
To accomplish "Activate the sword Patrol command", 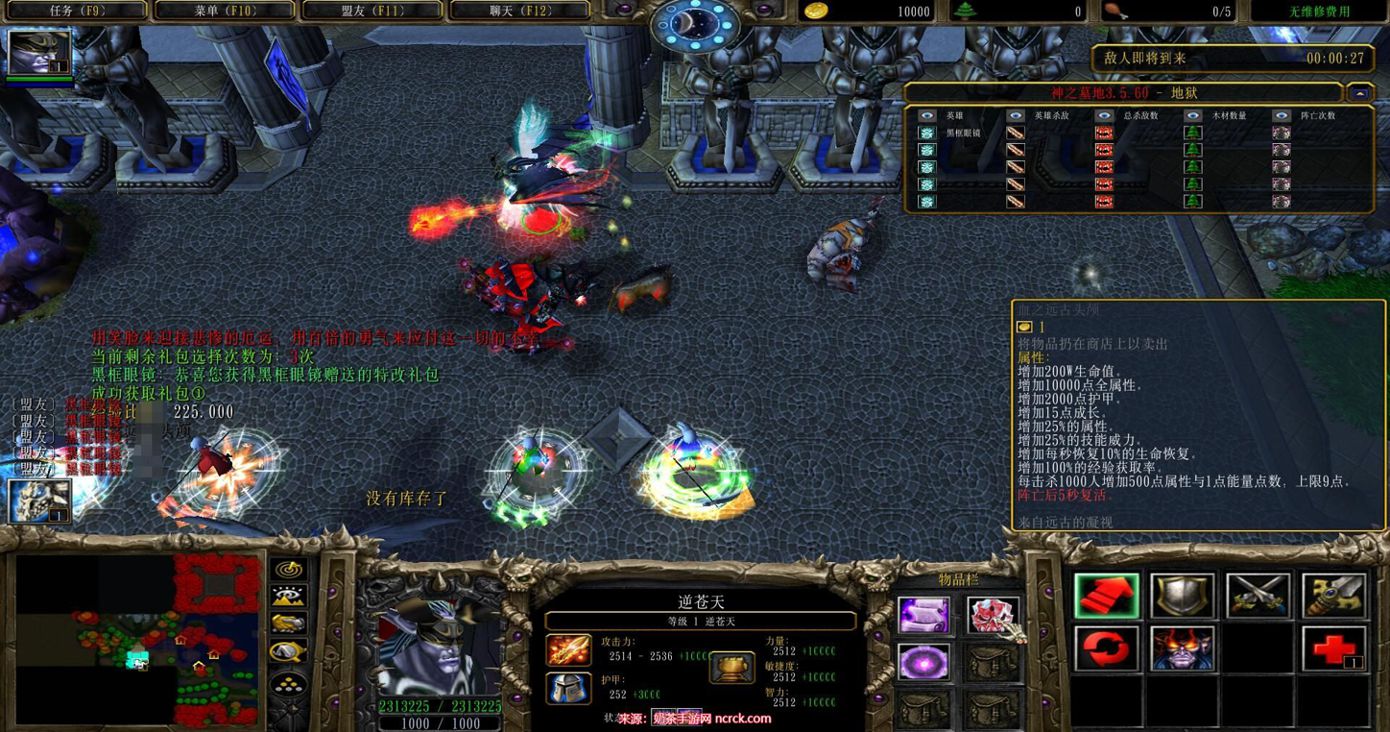I will click(1334, 597).
